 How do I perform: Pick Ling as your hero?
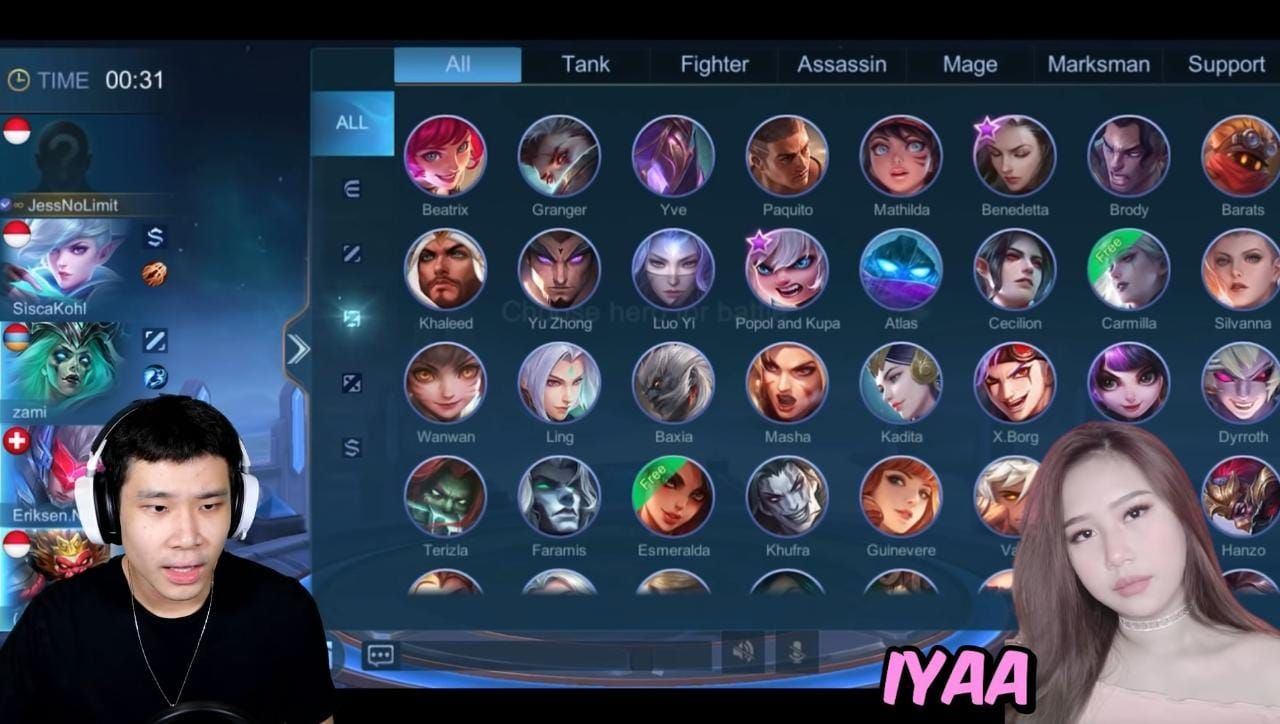point(559,383)
